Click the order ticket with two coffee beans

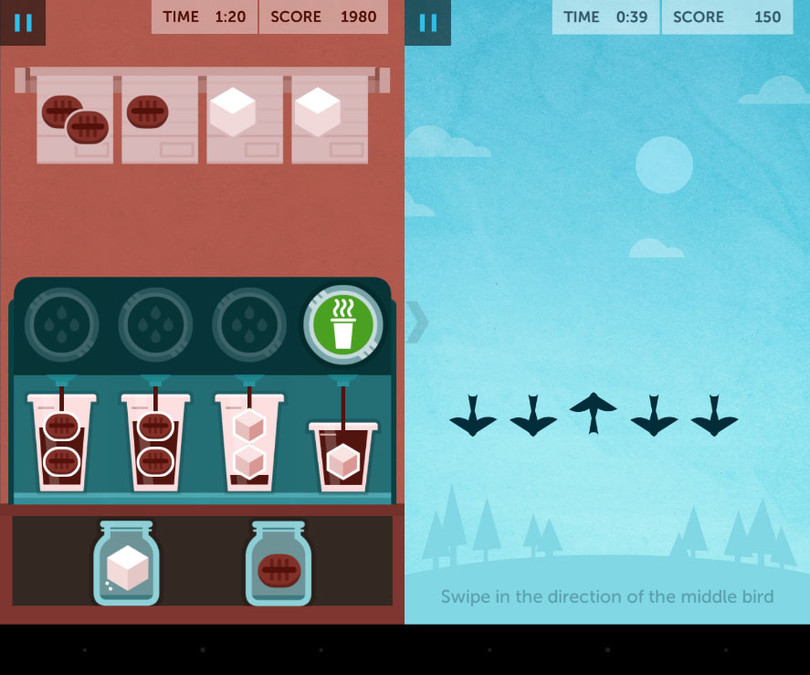(75, 119)
